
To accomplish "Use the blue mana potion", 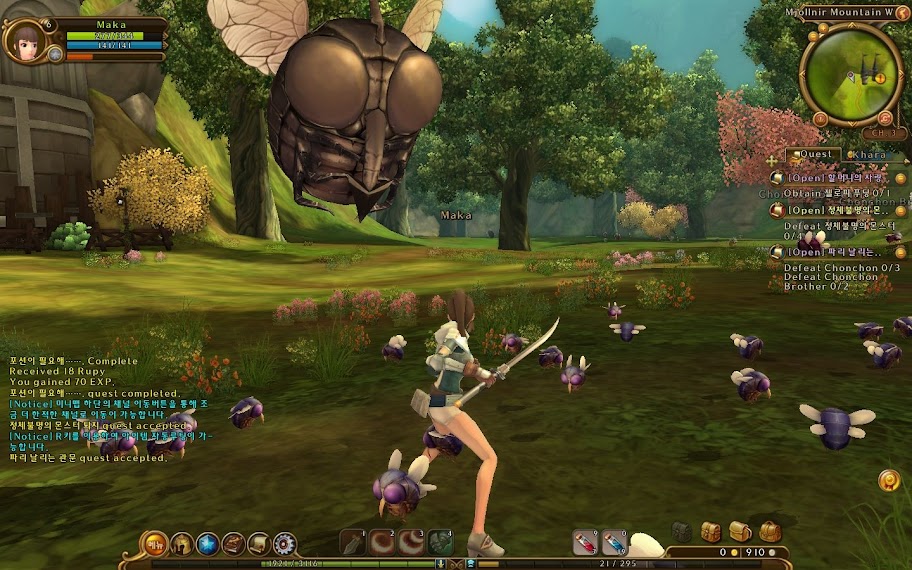I will pos(614,543).
